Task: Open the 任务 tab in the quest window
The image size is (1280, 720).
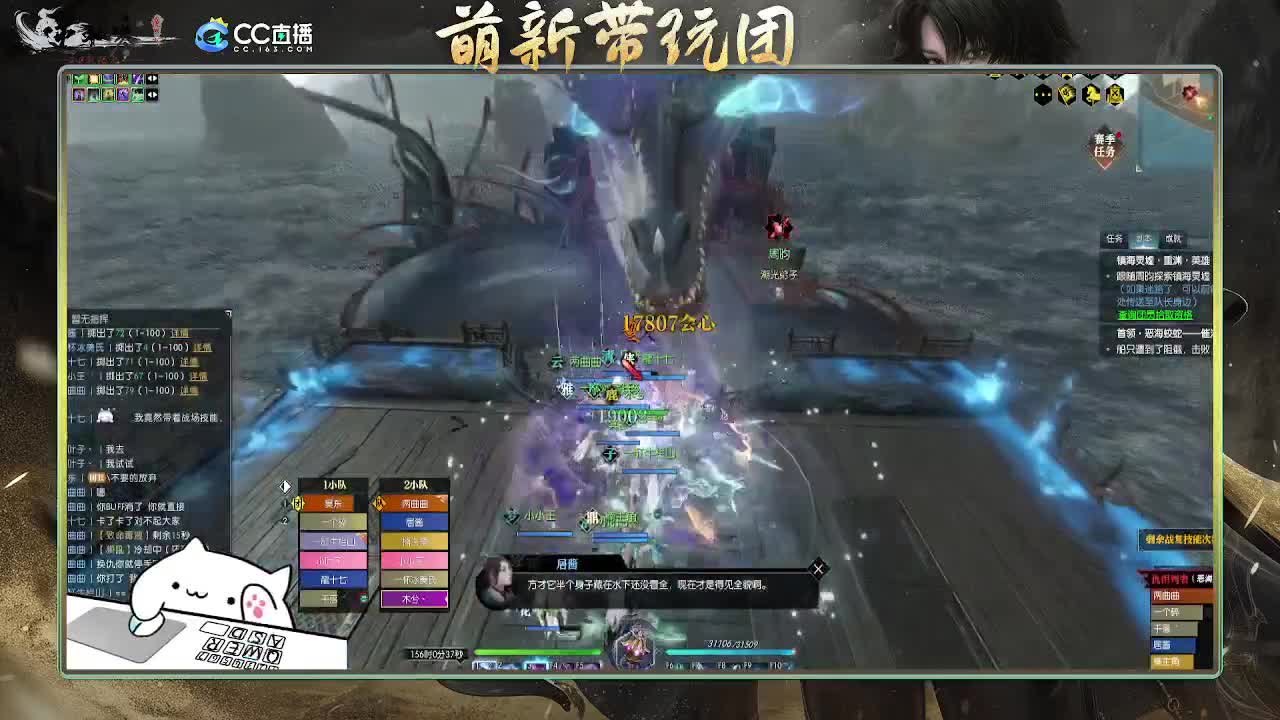Action: click(x=1114, y=239)
